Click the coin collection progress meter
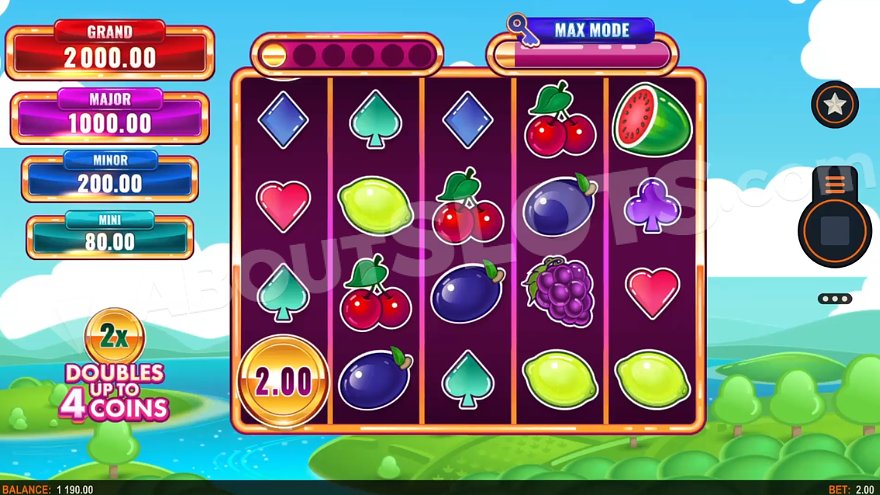880x495 pixels. click(346, 54)
